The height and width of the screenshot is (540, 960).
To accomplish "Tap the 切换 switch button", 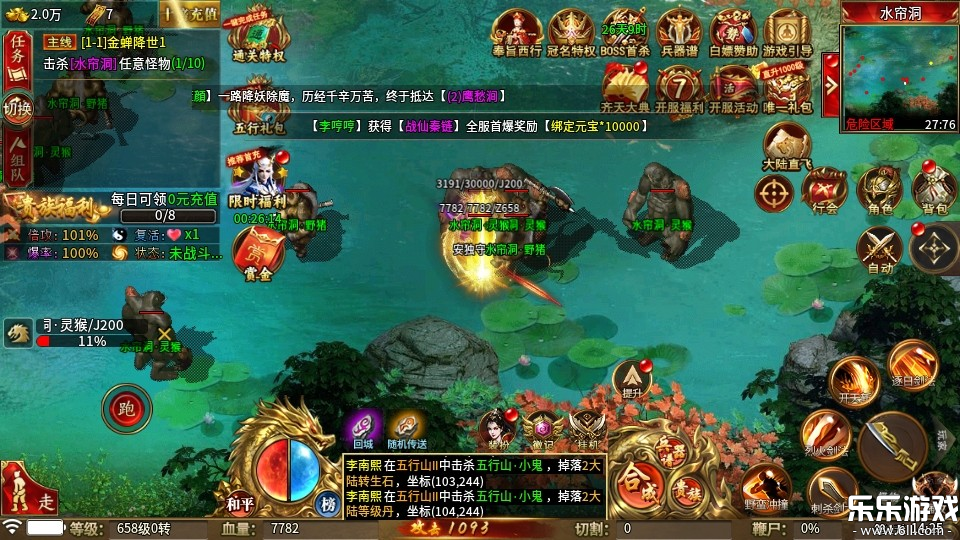I will click(17, 107).
